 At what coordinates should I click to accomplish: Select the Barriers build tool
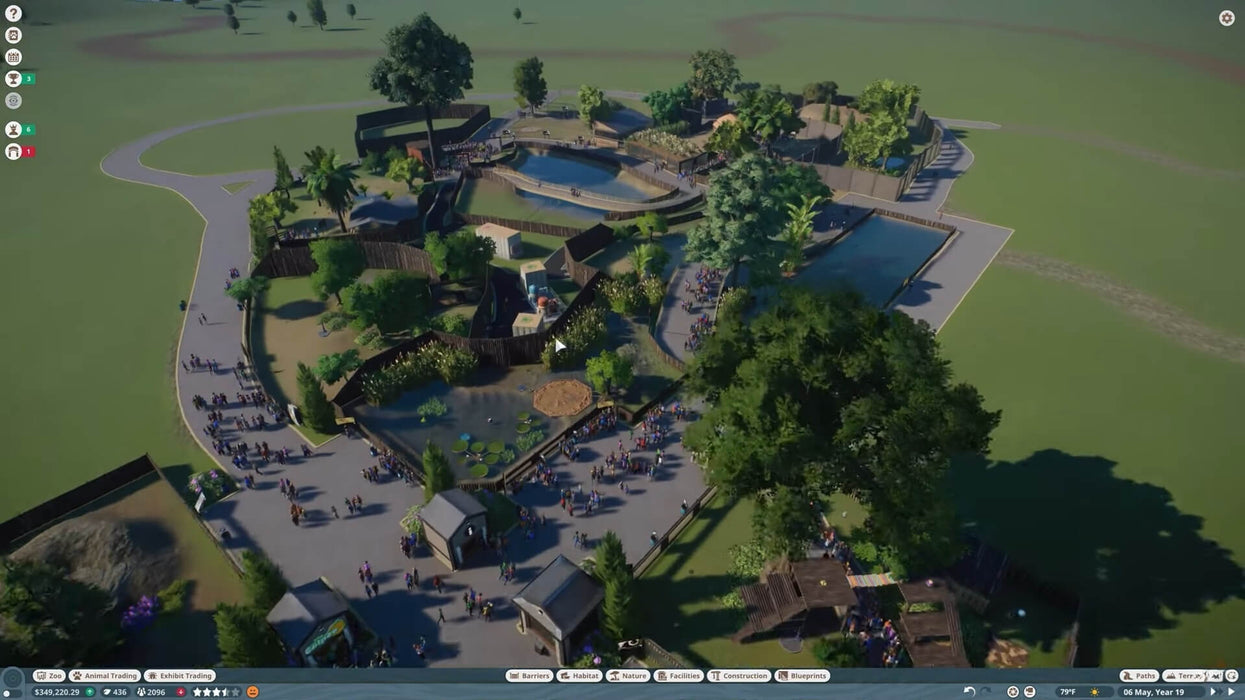click(x=529, y=676)
